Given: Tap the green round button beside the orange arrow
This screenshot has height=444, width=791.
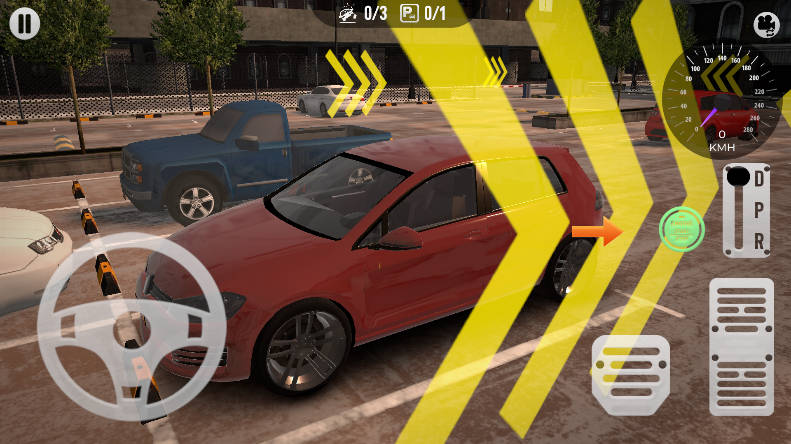Looking at the screenshot, I should tap(682, 231).
